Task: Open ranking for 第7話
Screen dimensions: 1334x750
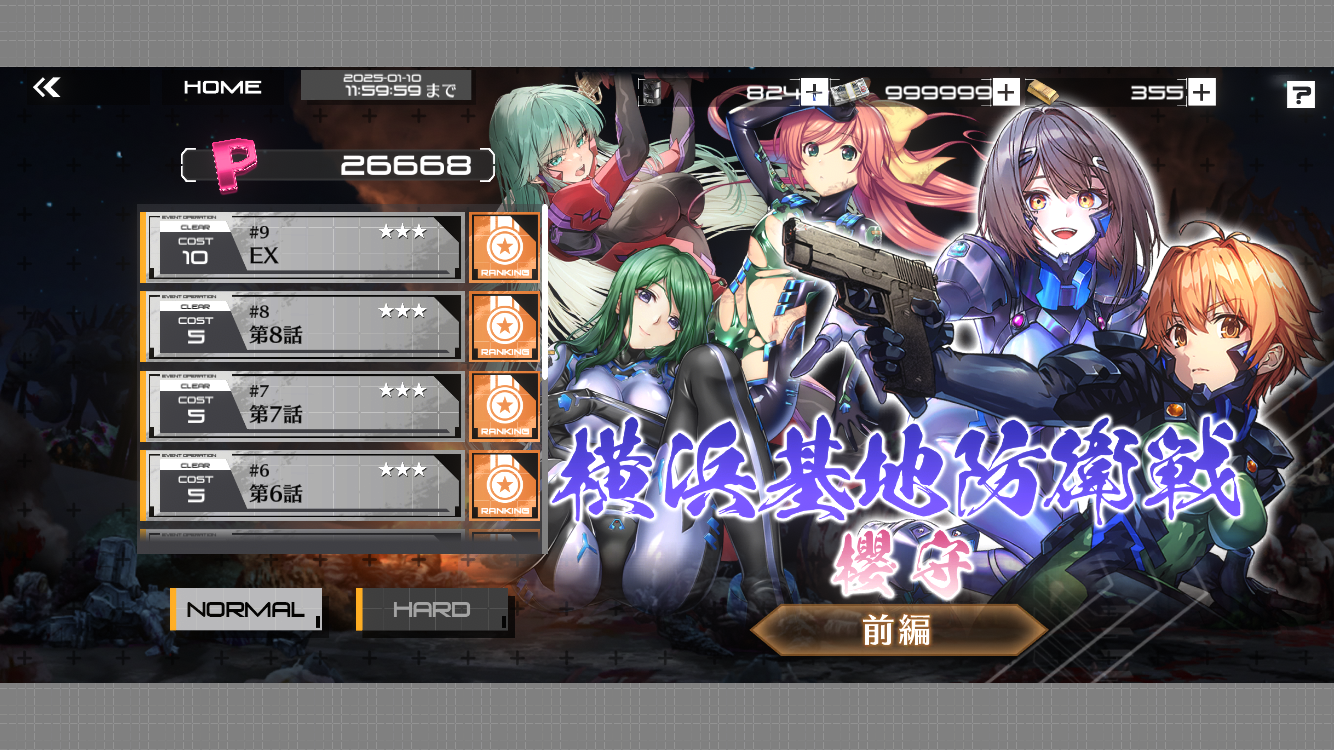Action: tap(505, 406)
